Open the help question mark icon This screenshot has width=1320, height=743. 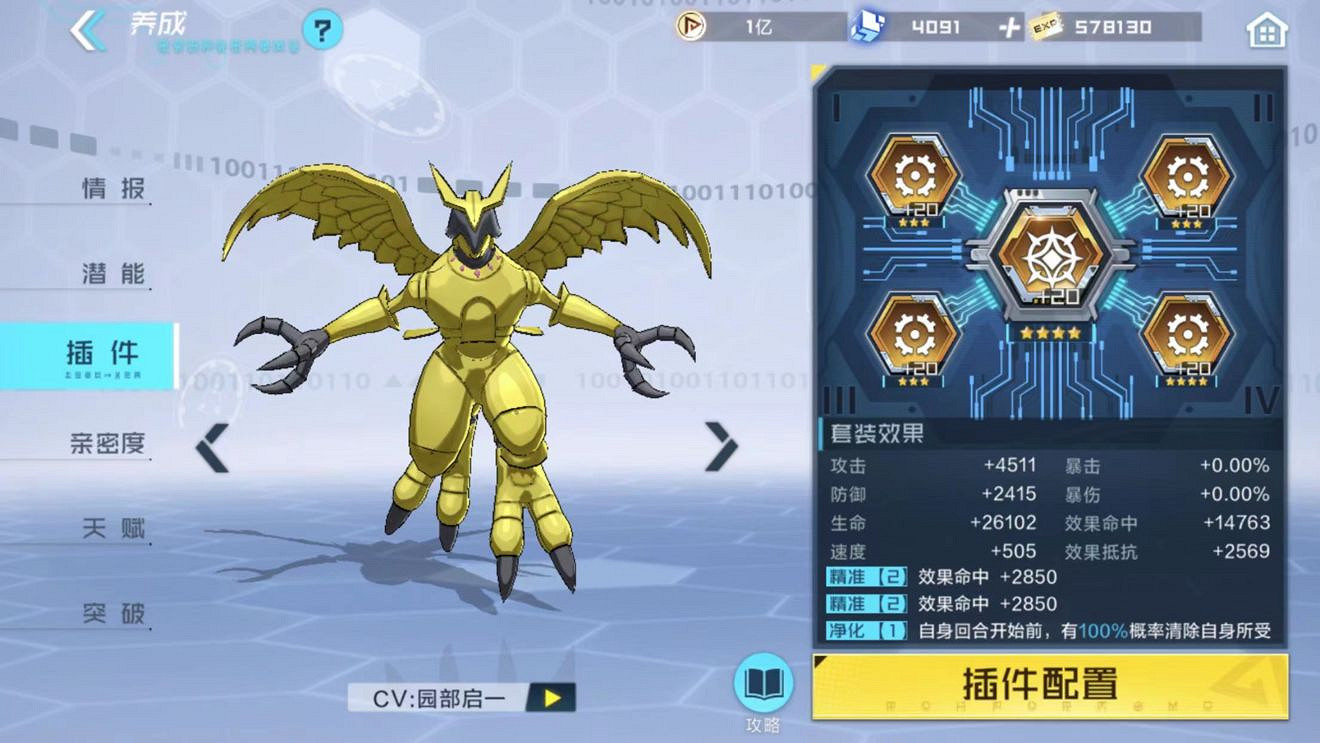(x=318, y=30)
